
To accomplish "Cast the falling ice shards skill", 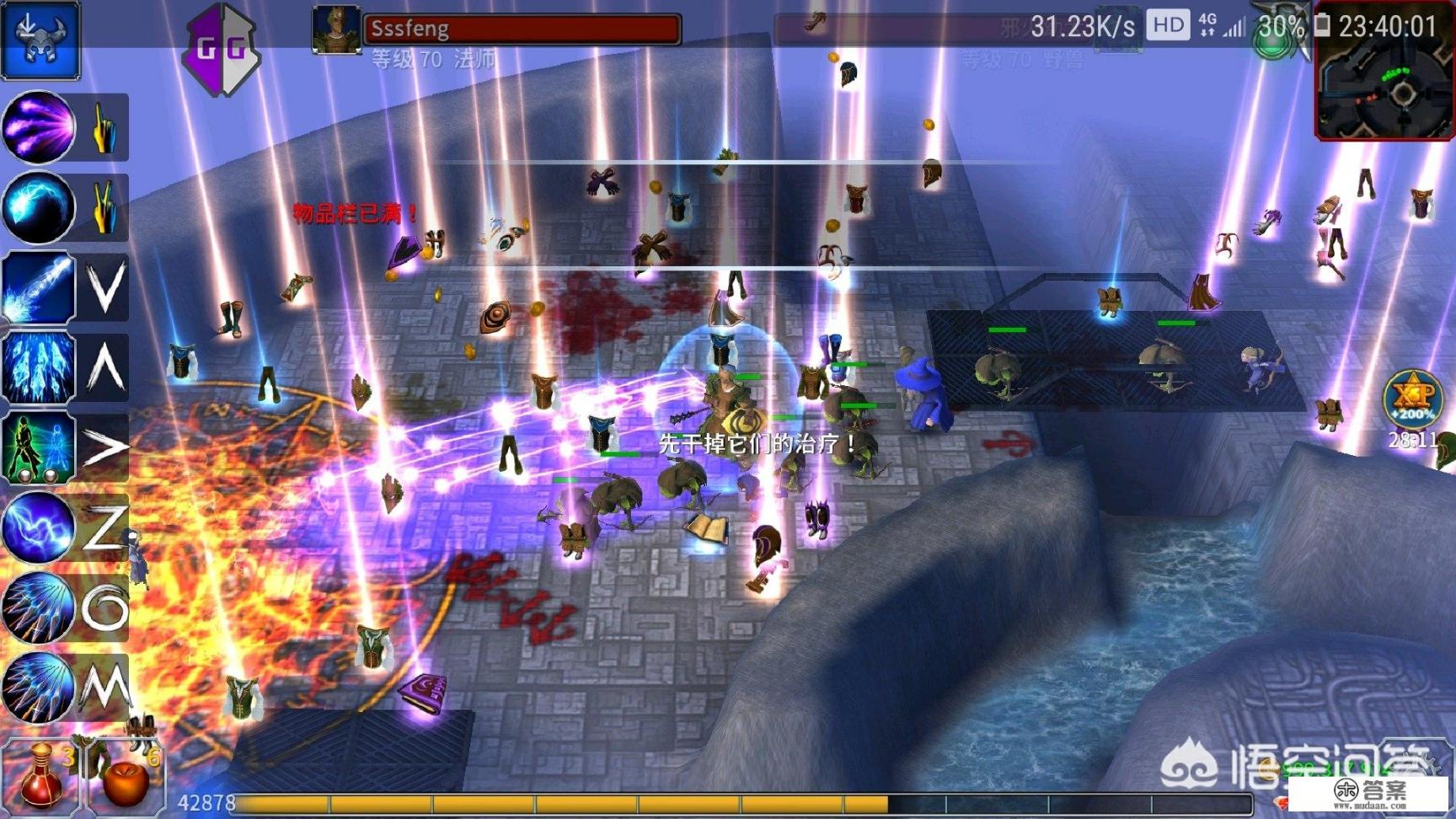I will pos(39,368).
